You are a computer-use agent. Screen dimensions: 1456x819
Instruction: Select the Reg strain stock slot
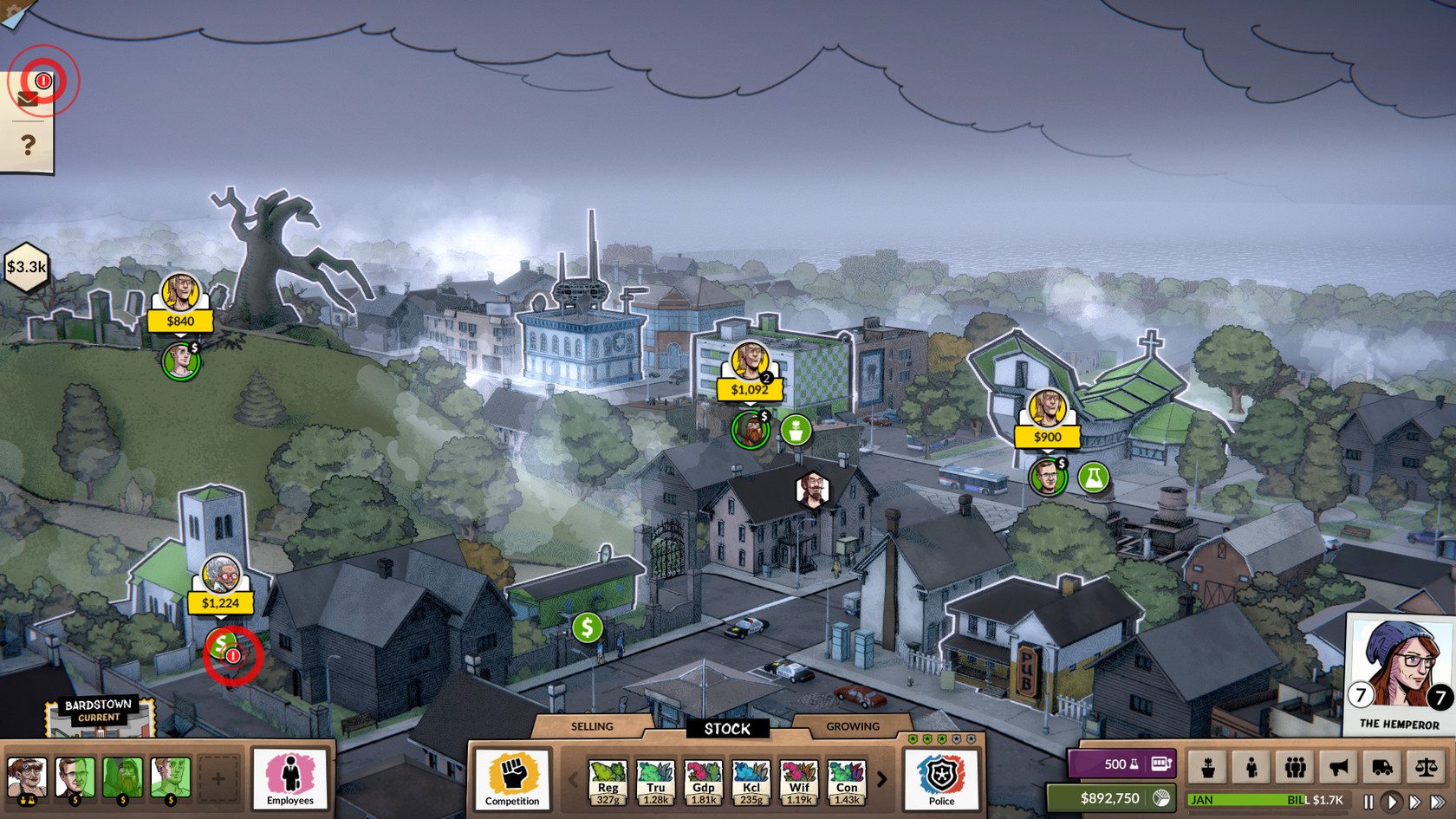pos(608,782)
